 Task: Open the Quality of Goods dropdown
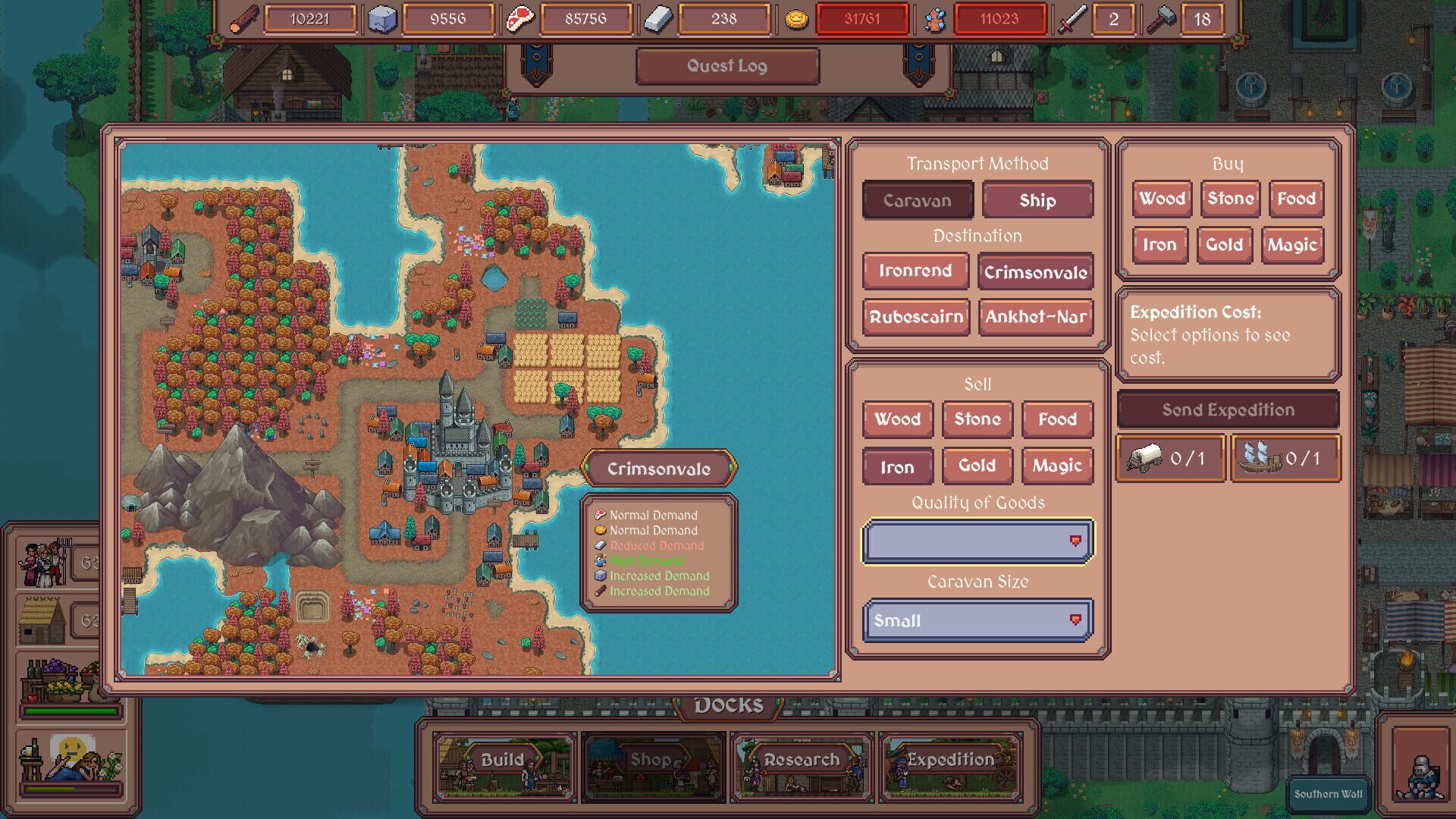pyautogui.click(x=977, y=540)
